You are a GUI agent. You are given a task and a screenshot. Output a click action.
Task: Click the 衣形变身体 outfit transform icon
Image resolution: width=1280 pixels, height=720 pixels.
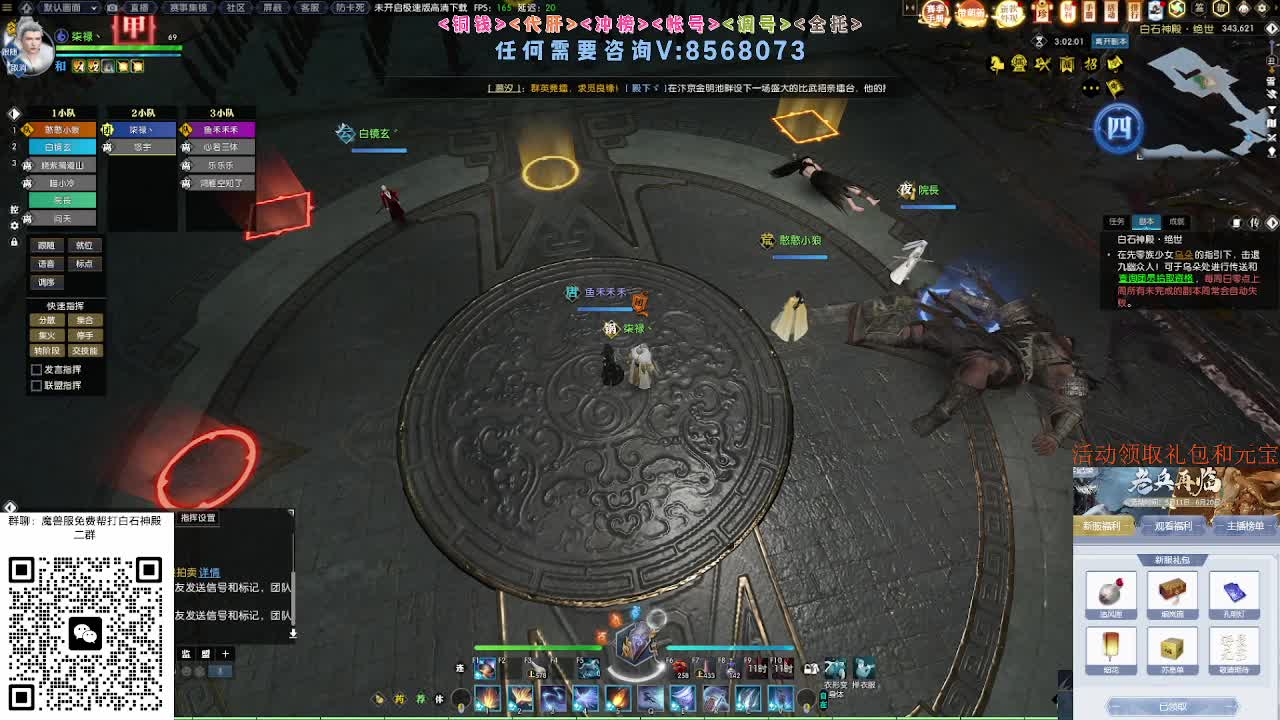point(835,667)
